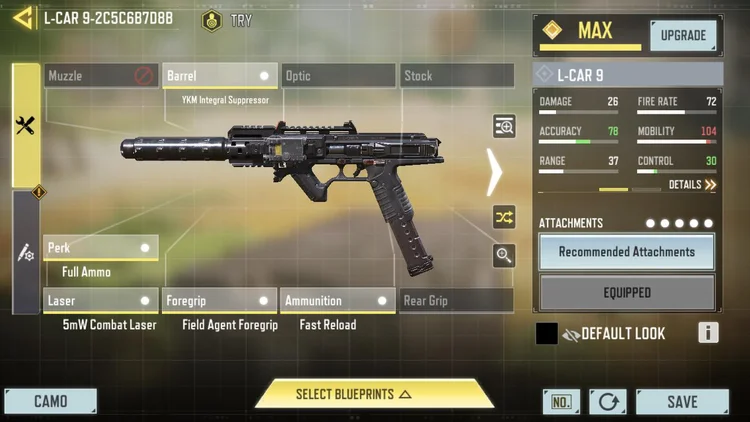Select the Perk slot with Full Ammo
Viewport: 750px width, 422px height.
[x=101, y=248]
